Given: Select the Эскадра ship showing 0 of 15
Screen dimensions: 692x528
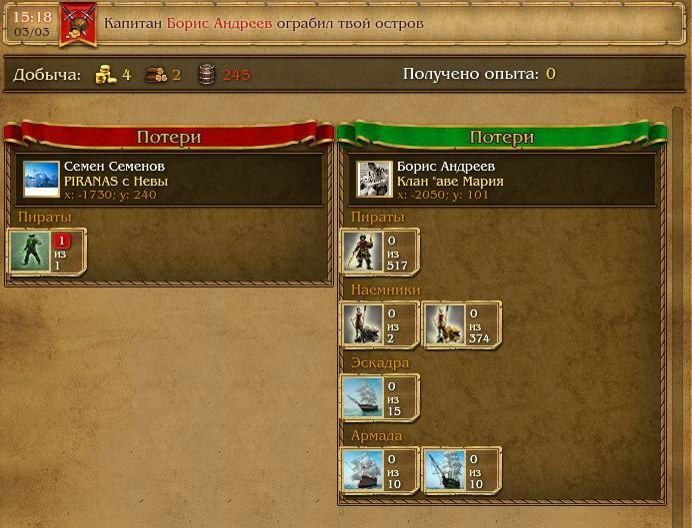Looking at the screenshot, I should [360, 397].
